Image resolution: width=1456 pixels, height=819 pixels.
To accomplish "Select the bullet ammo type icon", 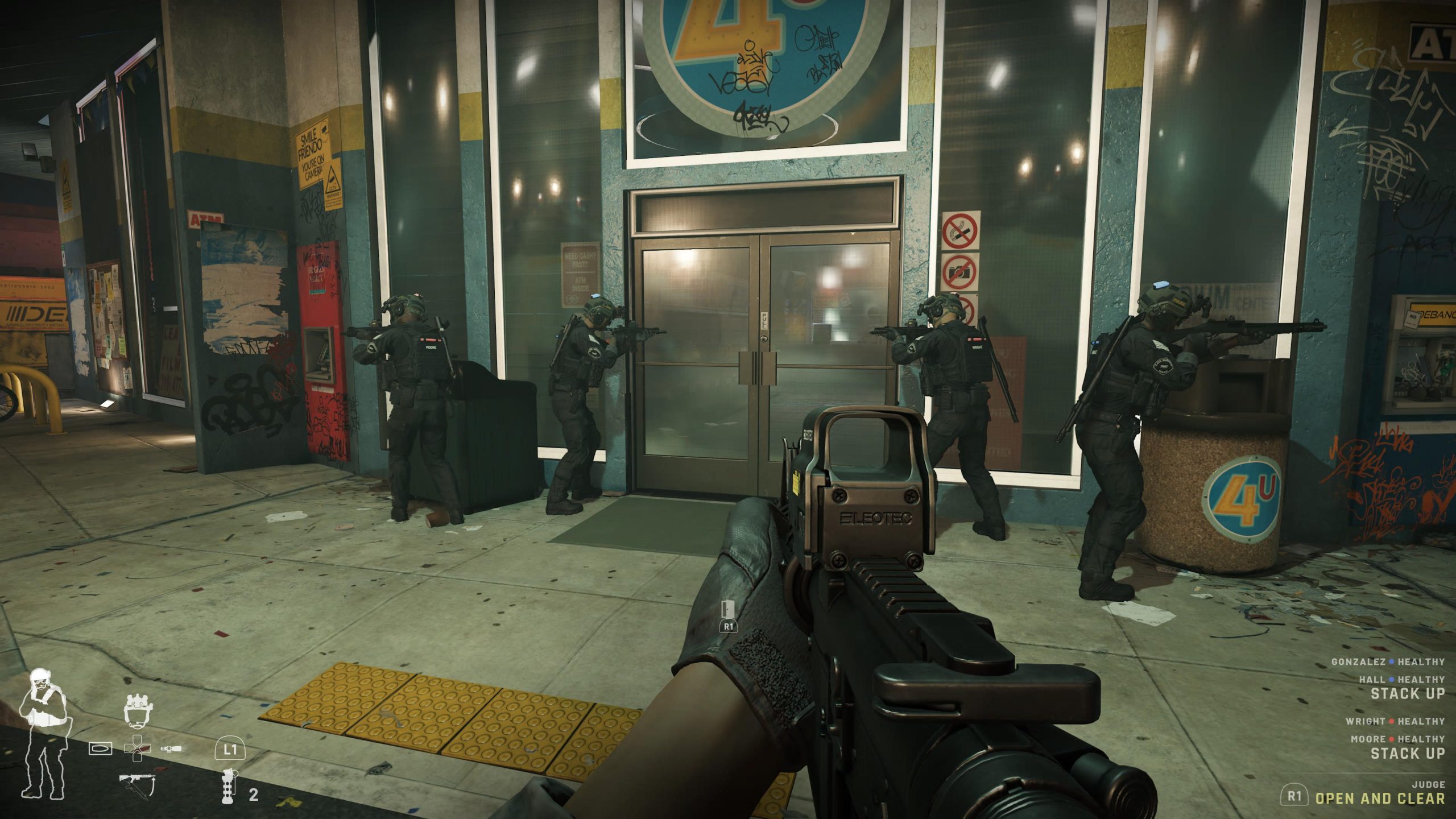I will pyautogui.click(x=100, y=748).
